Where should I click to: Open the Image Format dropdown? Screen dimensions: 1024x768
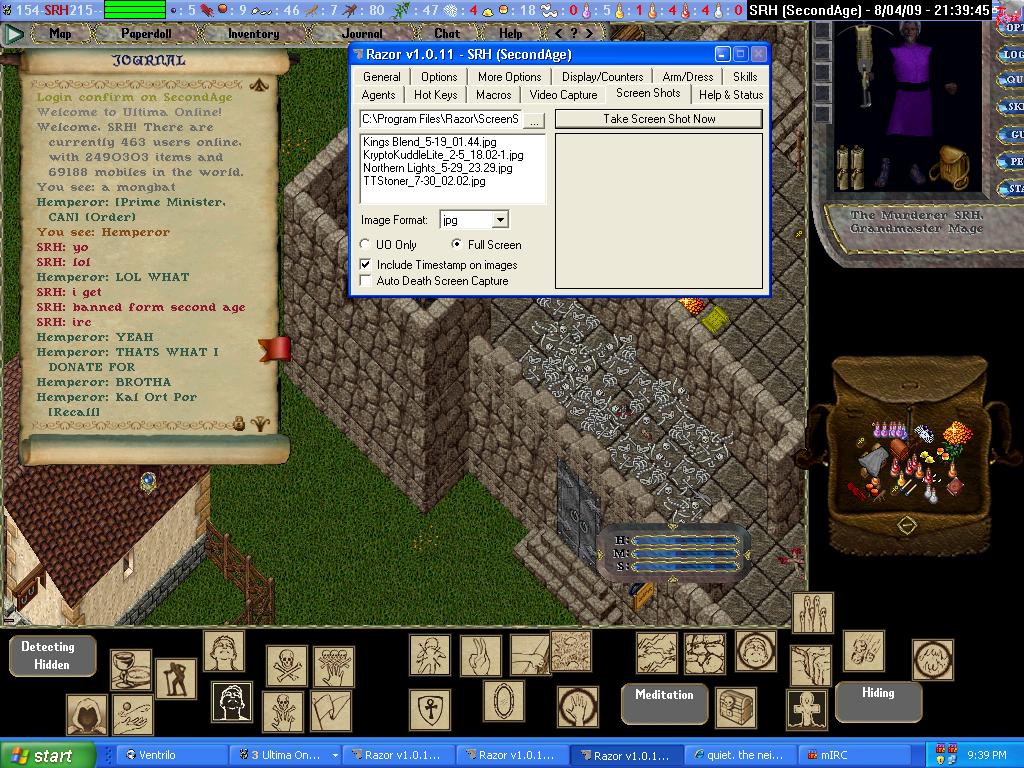pos(500,220)
